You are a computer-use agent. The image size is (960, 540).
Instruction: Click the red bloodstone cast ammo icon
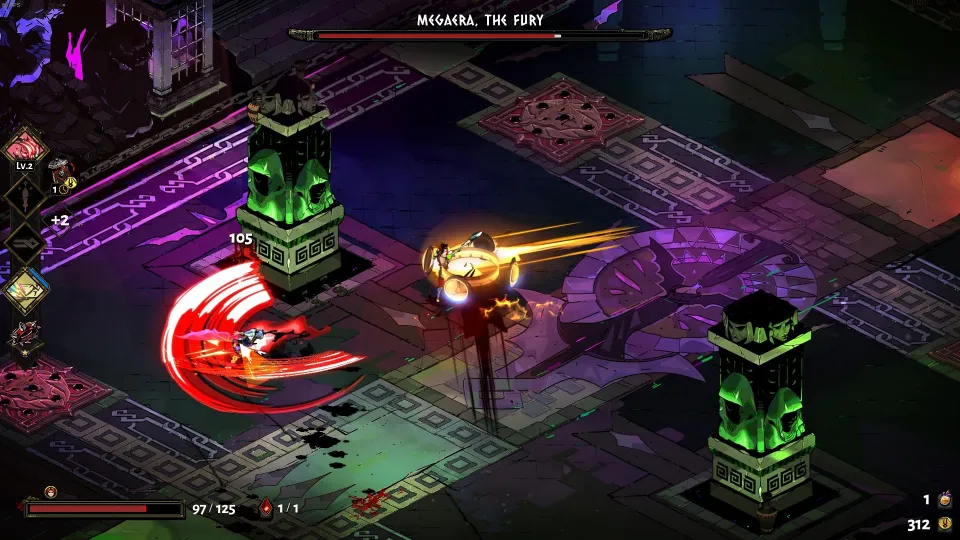(266, 508)
